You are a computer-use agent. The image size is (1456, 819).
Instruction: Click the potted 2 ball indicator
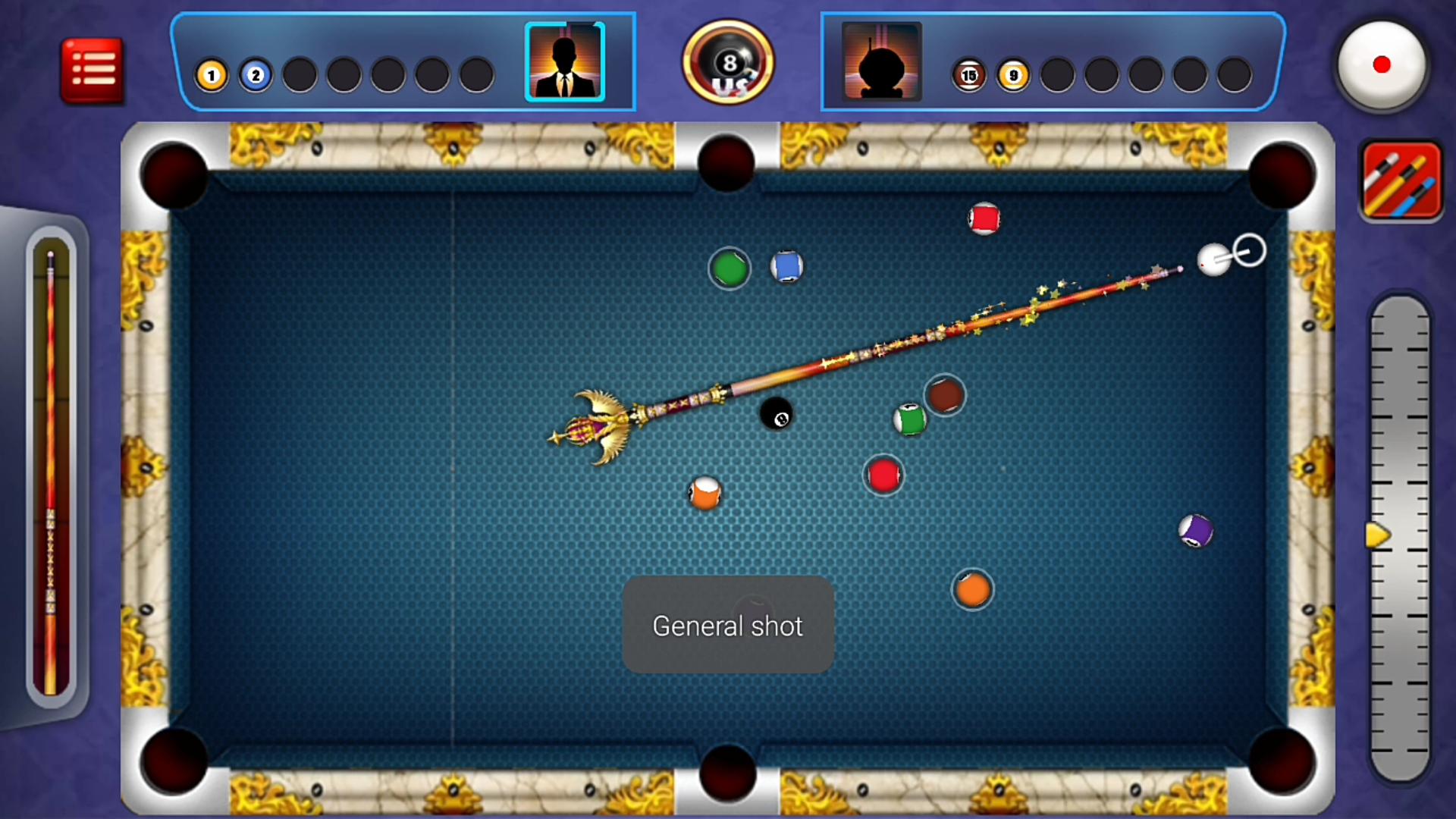tap(256, 74)
